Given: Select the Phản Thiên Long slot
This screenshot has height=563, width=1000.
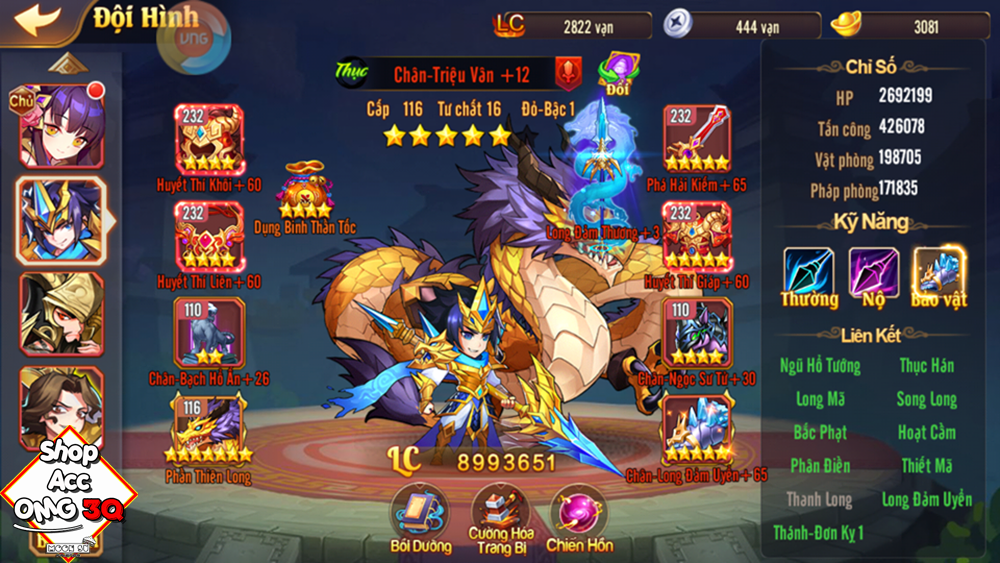Looking at the screenshot, I should [208, 427].
